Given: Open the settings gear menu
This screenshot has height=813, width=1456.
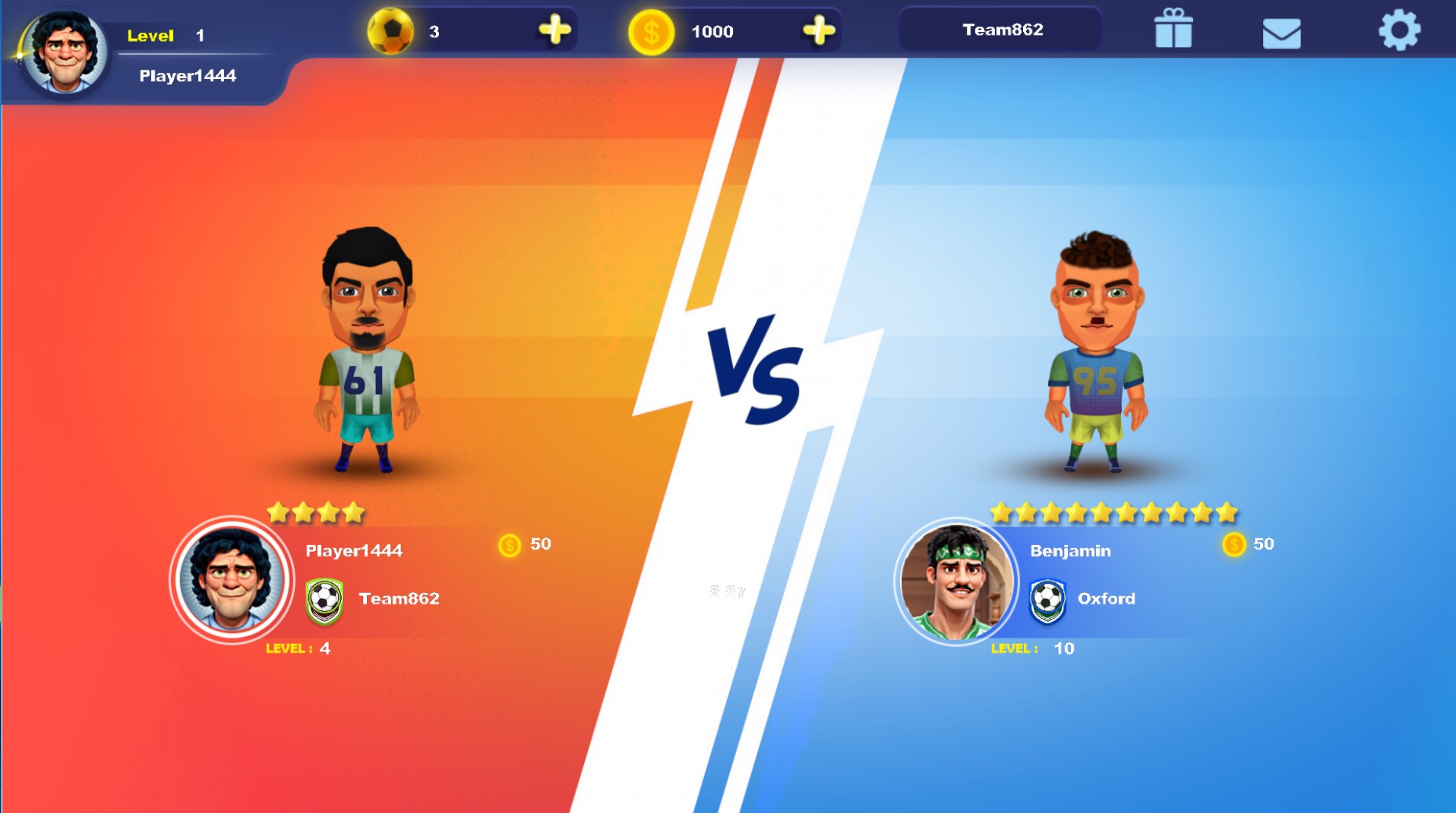Looking at the screenshot, I should click(1398, 31).
